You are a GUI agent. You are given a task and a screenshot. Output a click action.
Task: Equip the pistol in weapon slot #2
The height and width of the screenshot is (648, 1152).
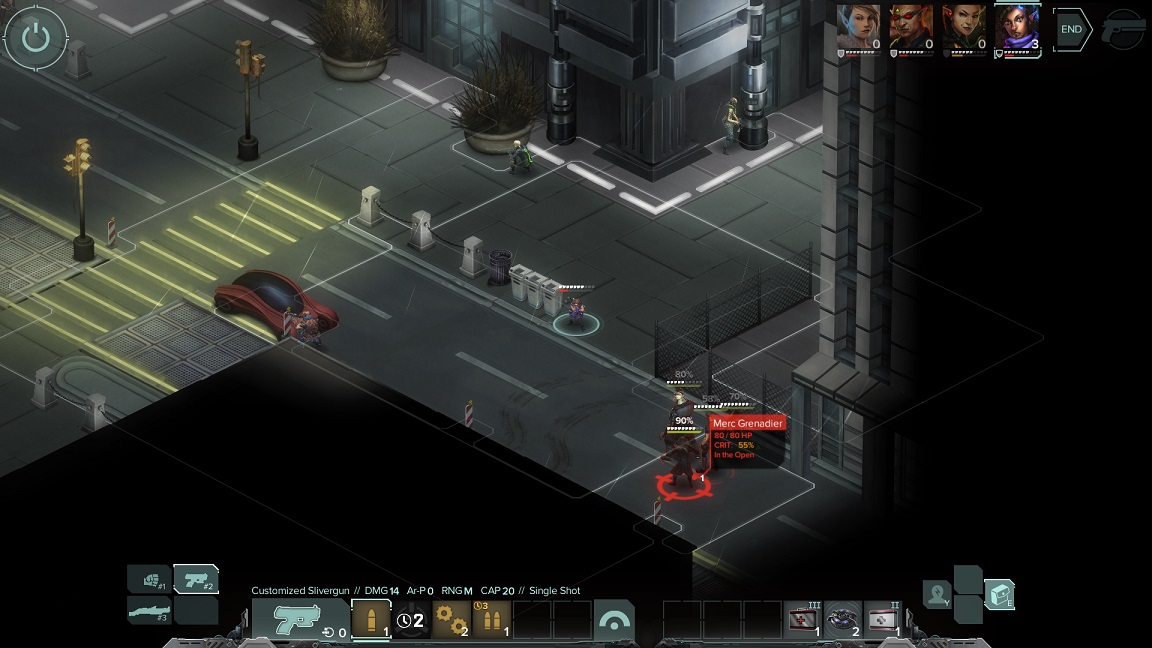(x=196, y=579)
